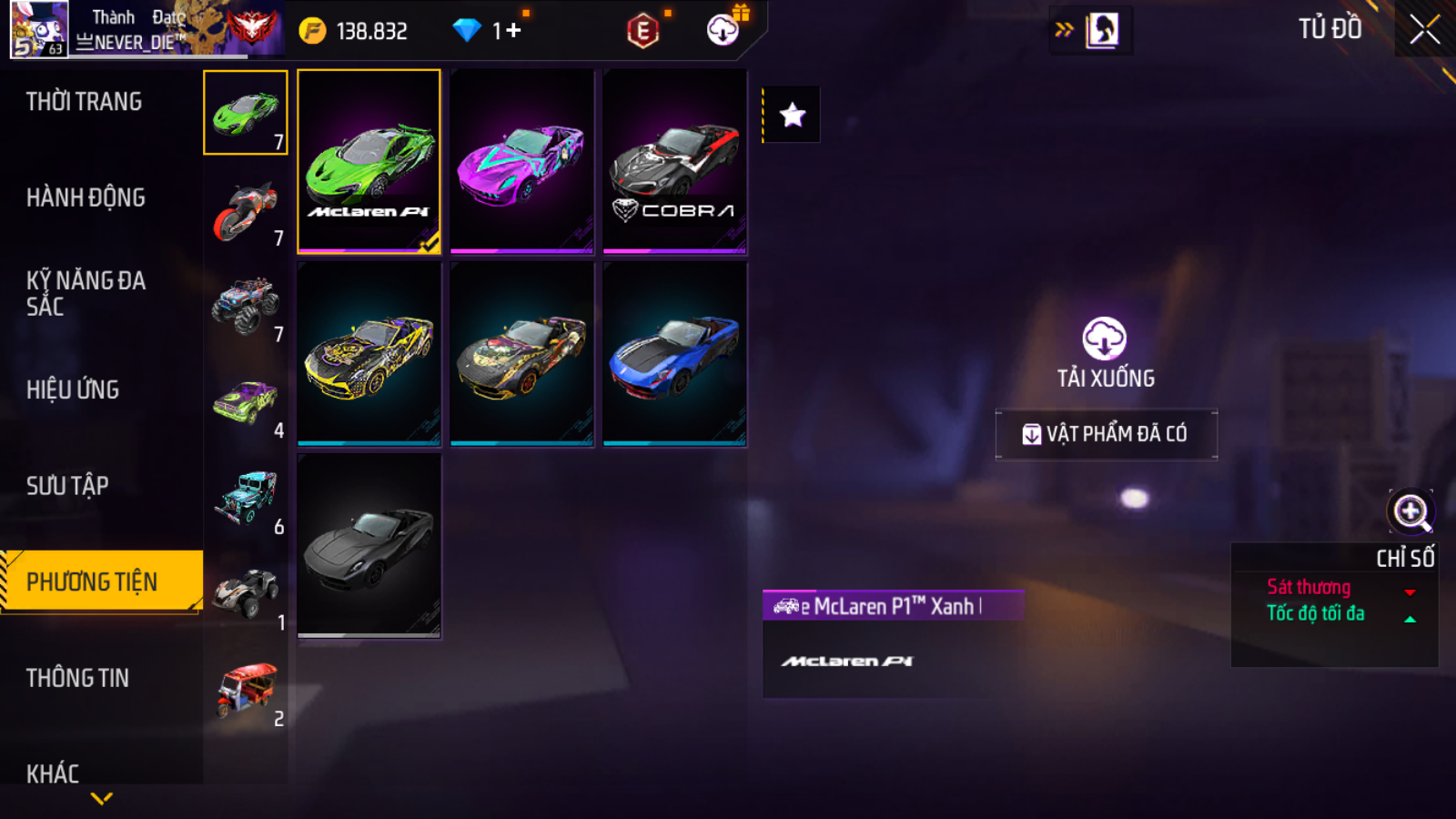The width and height of the screenshot is (1456, 819).
Task: Go to the Sưu Tập category
Action: [67, 486]
